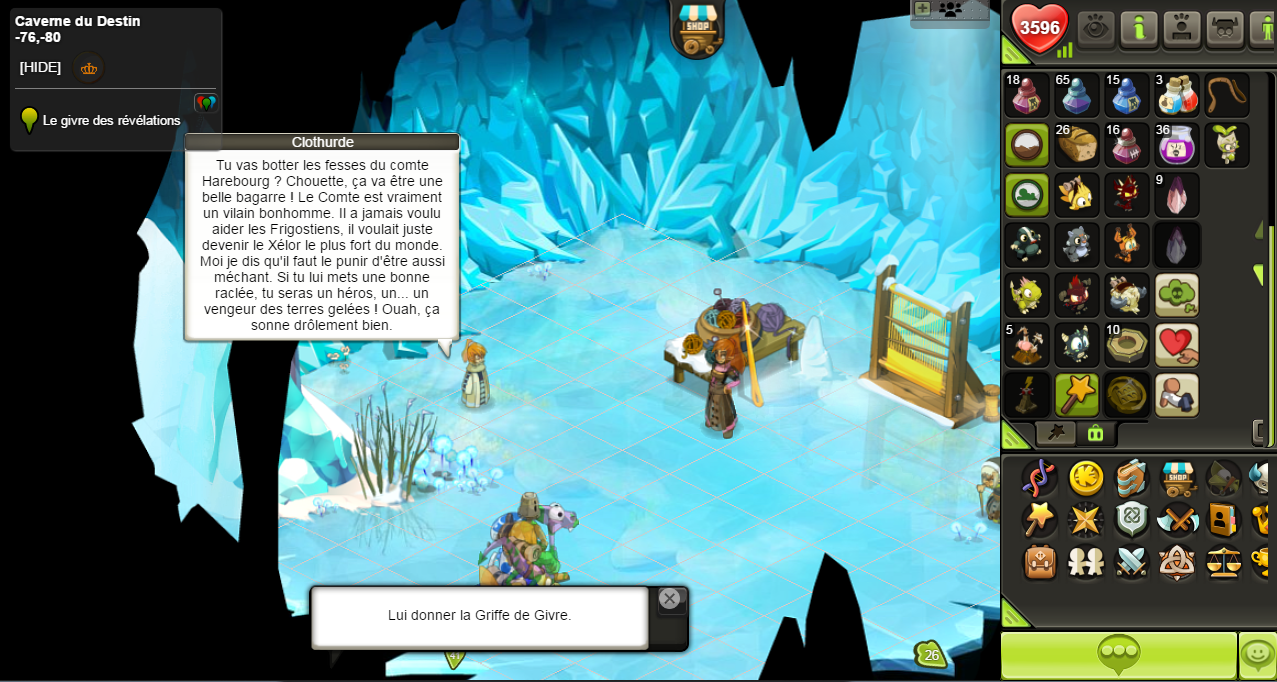Select the pink crystal stack of 9
The image size is (1277, 682).
1177,195
